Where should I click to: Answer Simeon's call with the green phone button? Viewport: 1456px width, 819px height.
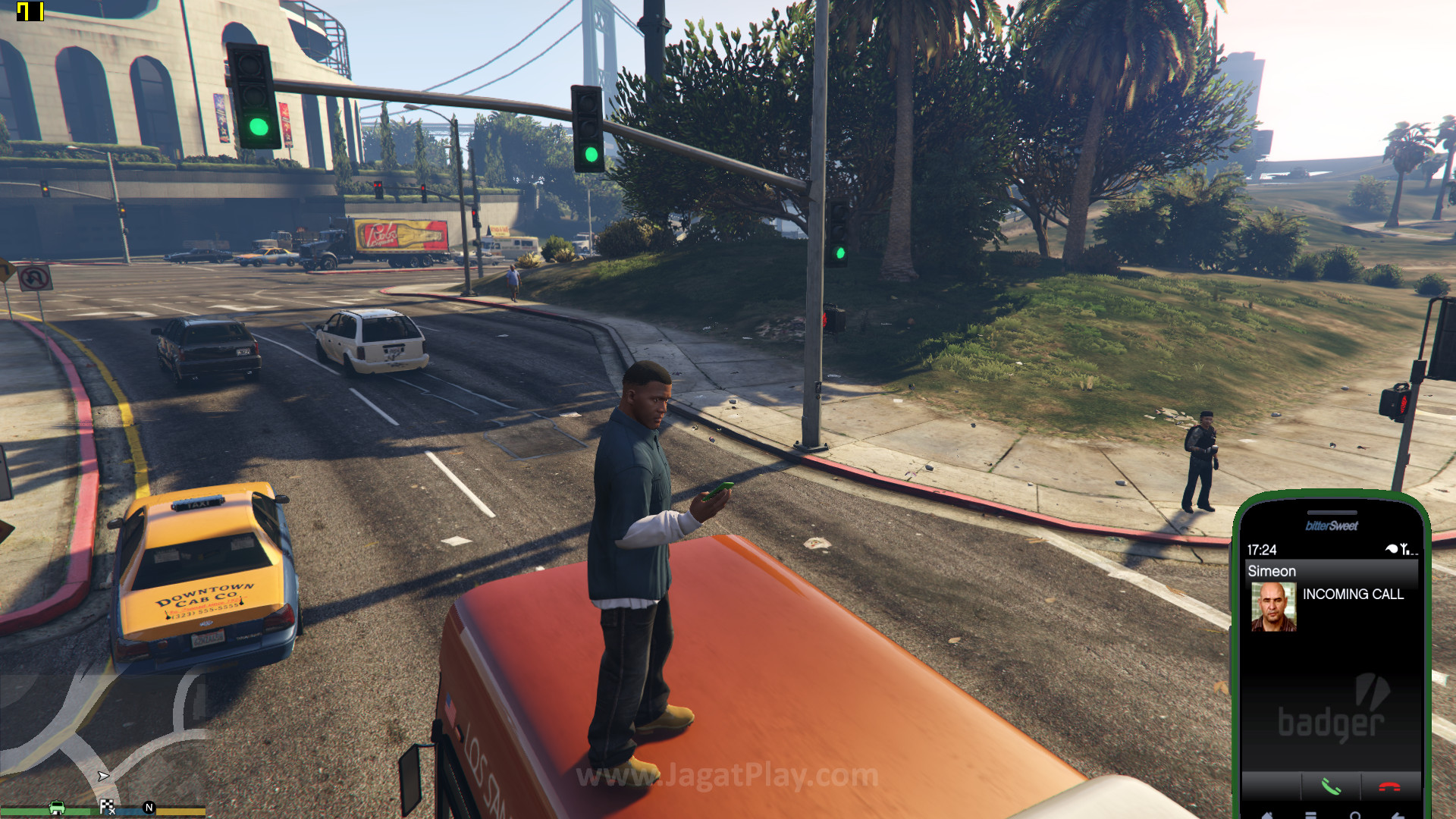pos(1331,787)
